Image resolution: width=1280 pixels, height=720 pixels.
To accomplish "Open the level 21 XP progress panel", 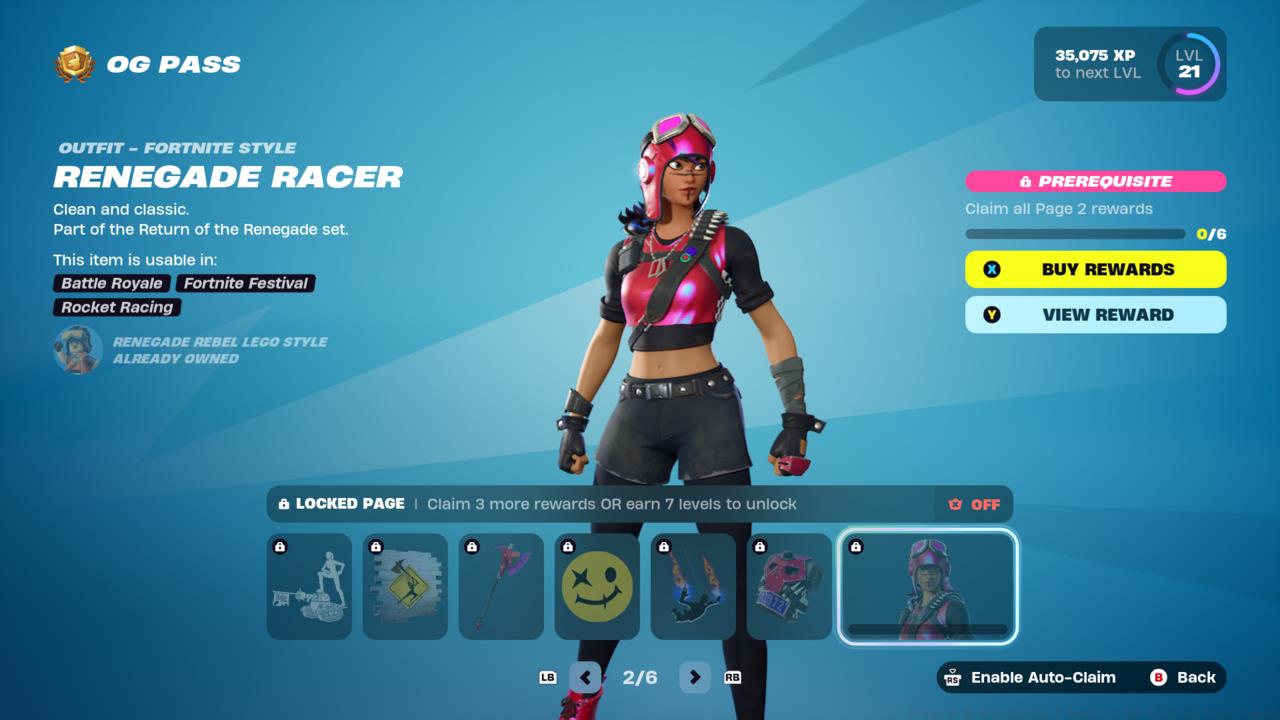I will [x=1130, y=64].
